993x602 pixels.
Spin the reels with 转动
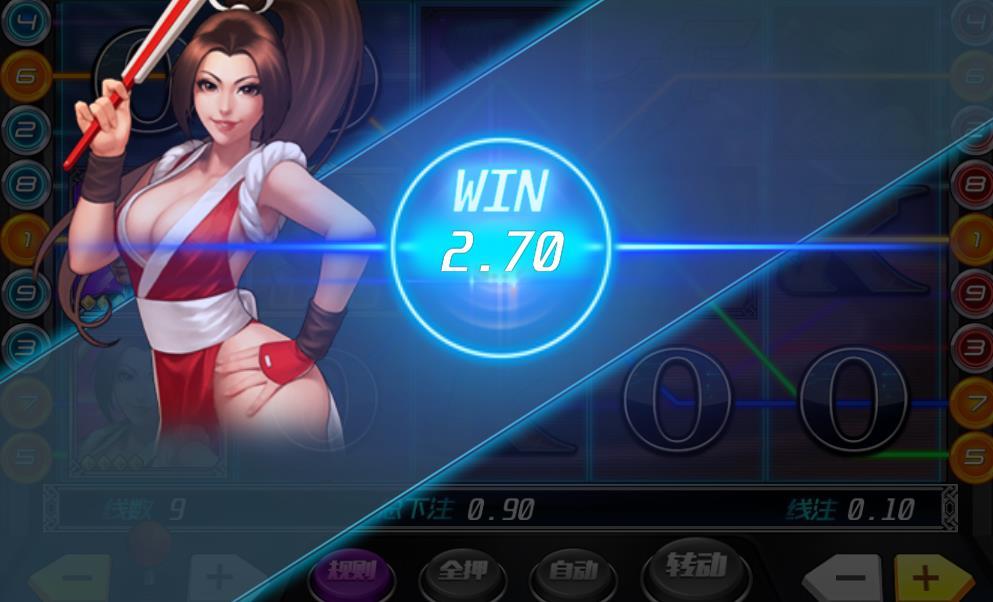pyautogui.click(x=695, y=567)
